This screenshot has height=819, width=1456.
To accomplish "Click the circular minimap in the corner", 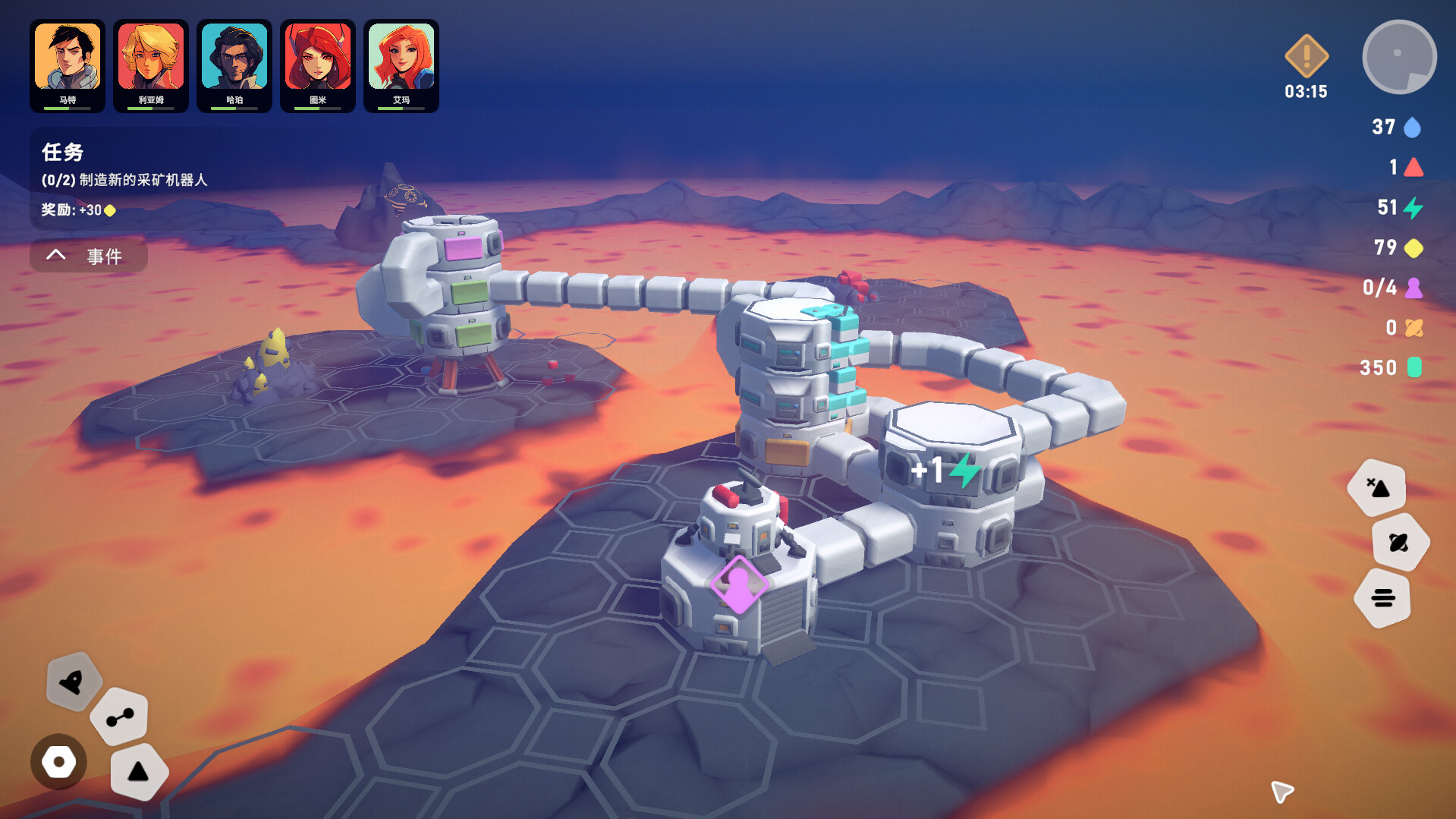I will tap(1399, 55).
